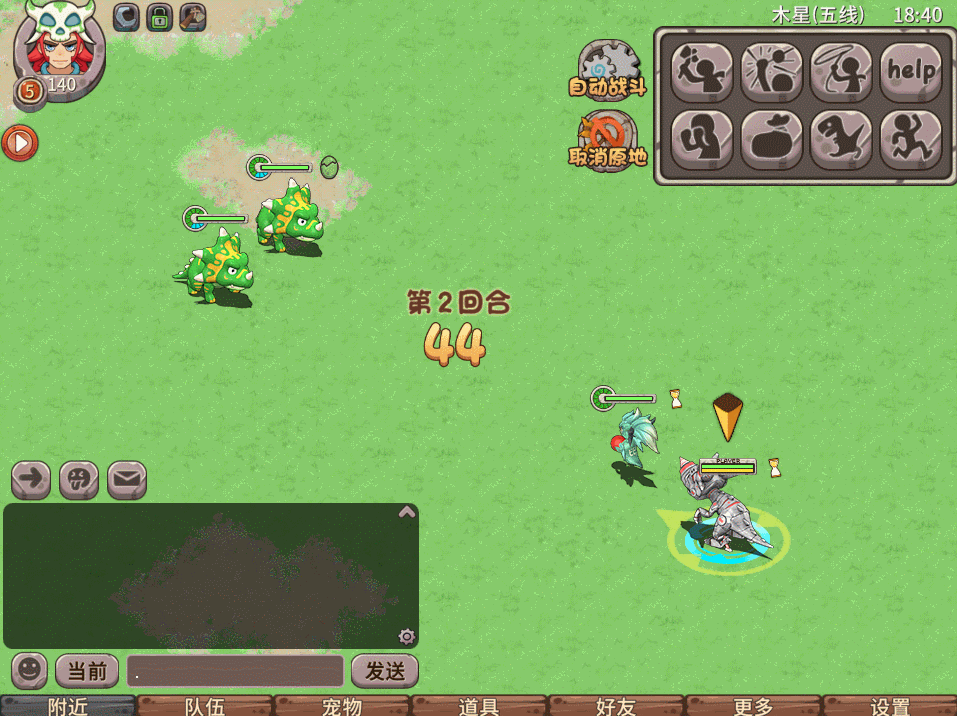Screen dimensions: 957x716
Task: Send the chat message with 发送
Action: tap(384, 671)
